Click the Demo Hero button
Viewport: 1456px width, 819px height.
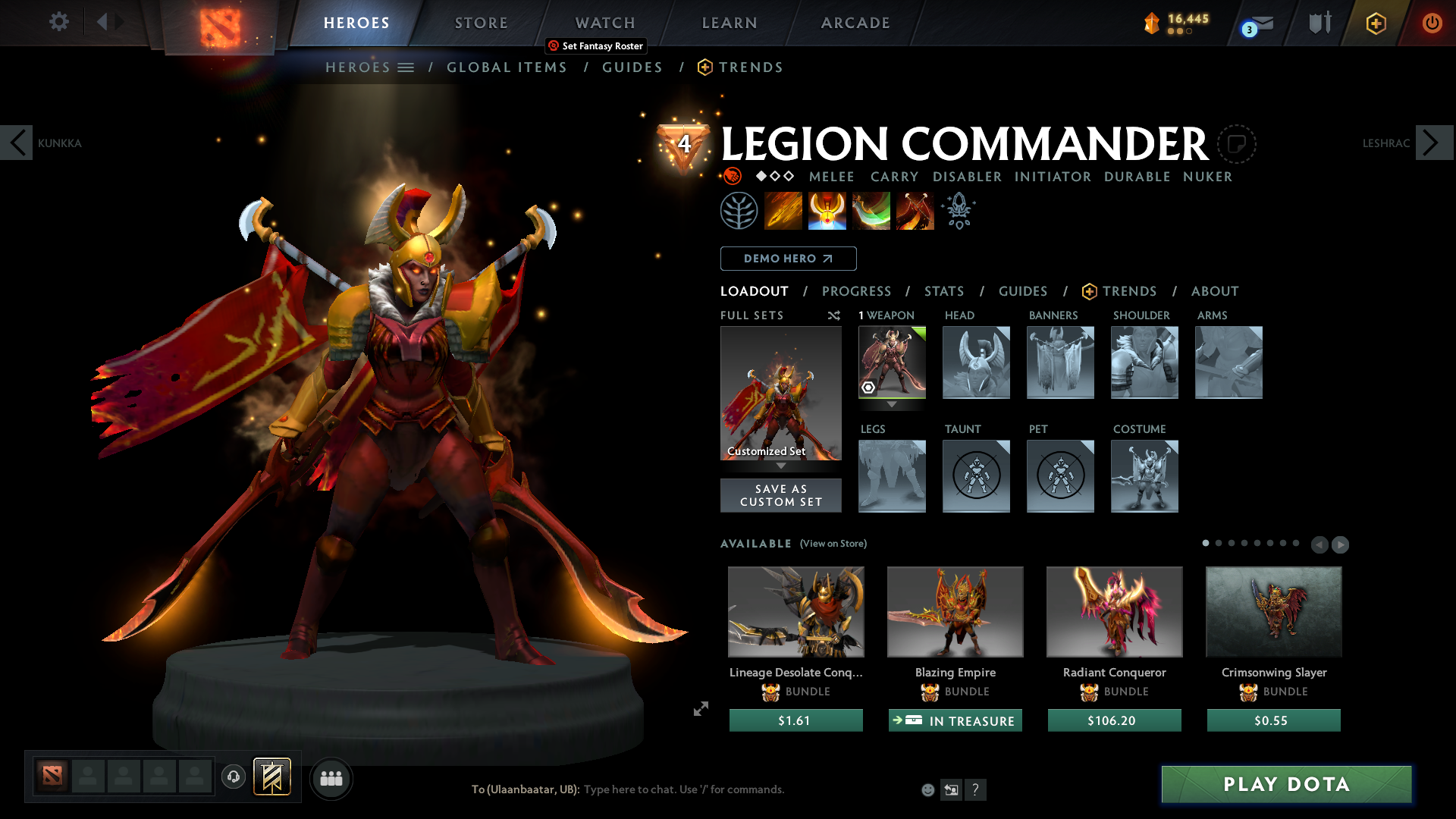click(x=788, y=259)
